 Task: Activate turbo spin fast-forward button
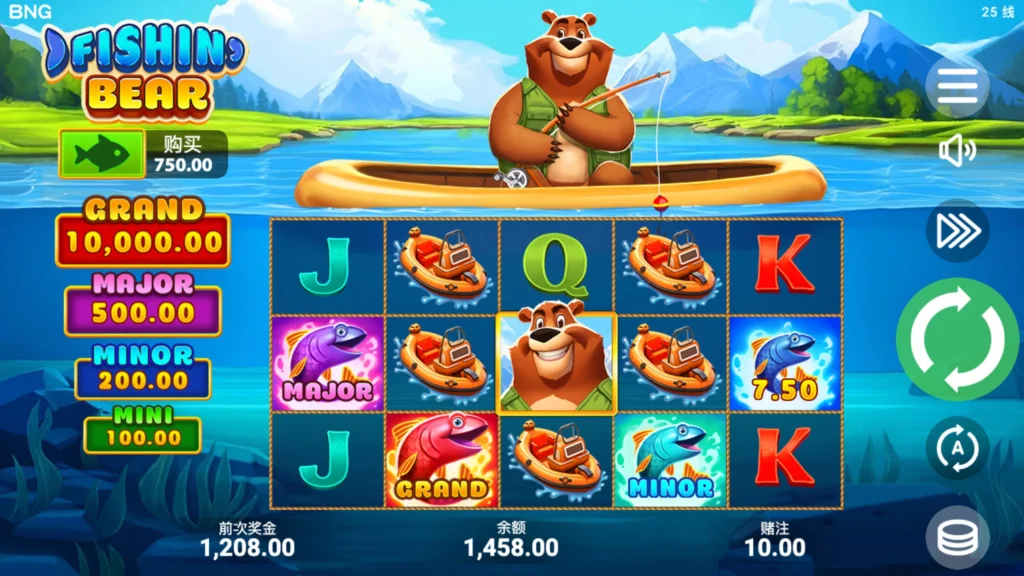957,231
